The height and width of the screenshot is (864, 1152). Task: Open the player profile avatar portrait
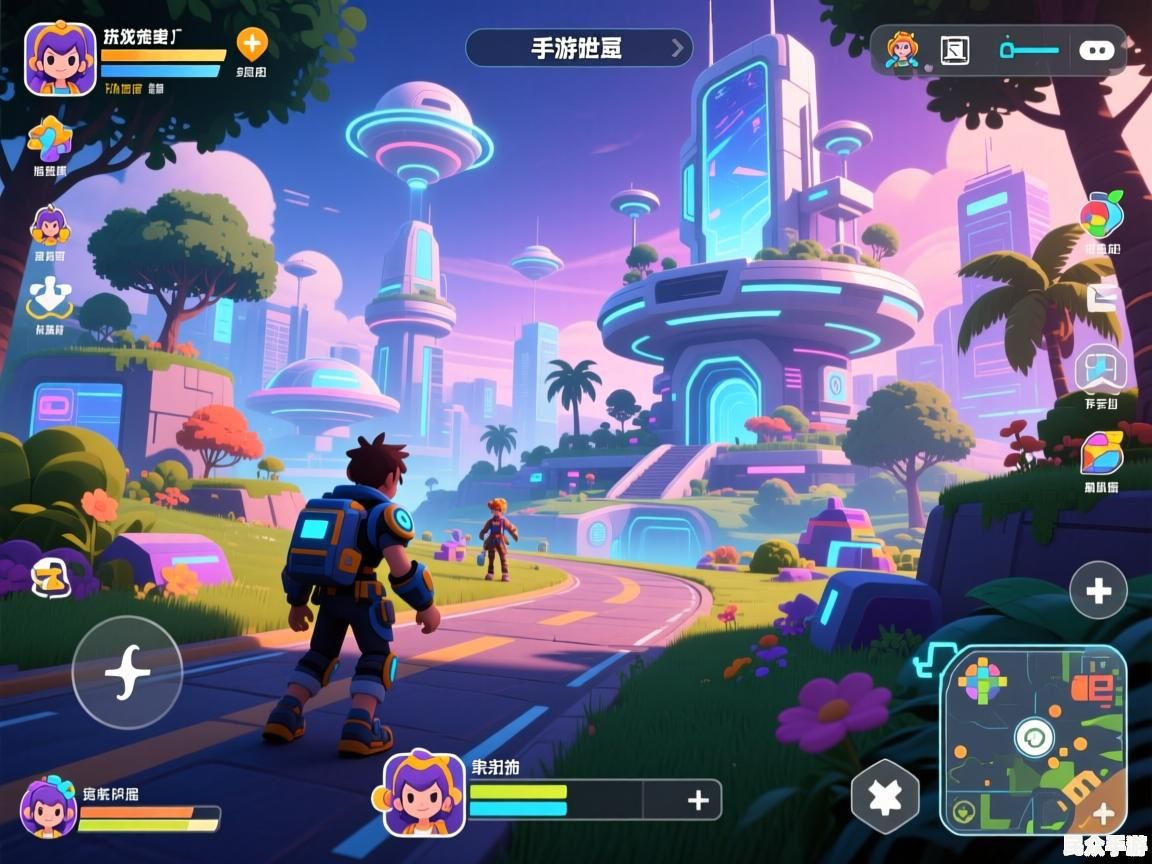tap(60, 58)
